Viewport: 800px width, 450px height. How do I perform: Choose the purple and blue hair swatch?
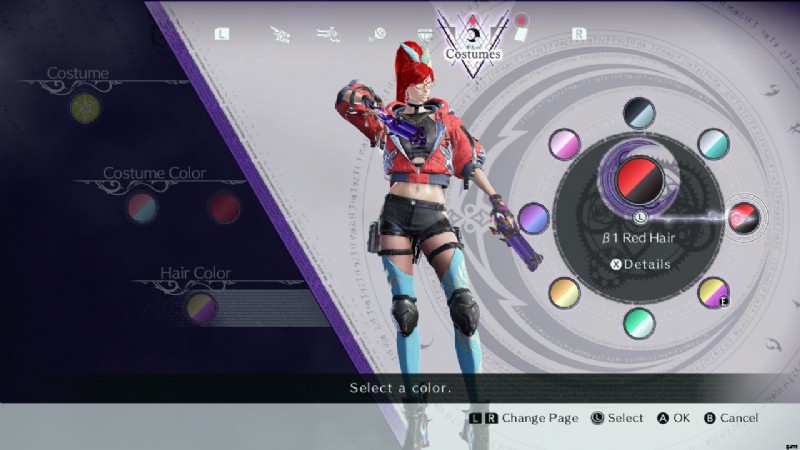pos(535,218)
